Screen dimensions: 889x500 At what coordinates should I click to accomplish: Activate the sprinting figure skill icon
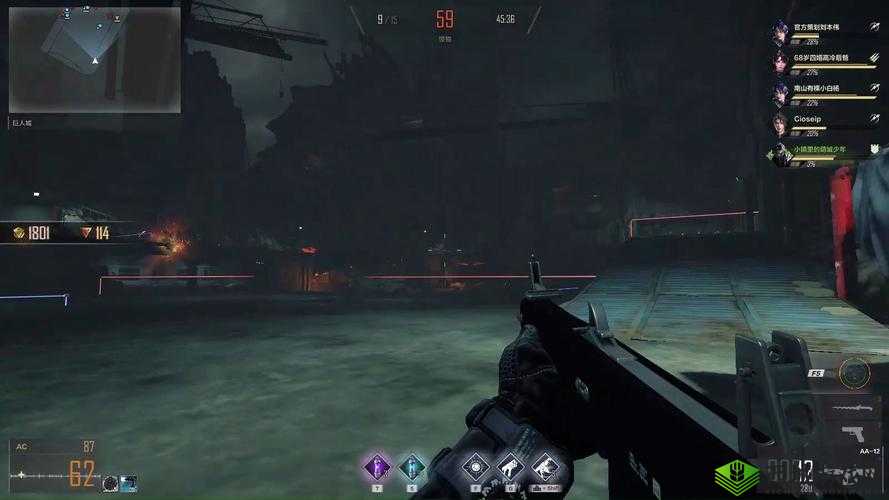point(545,467)
